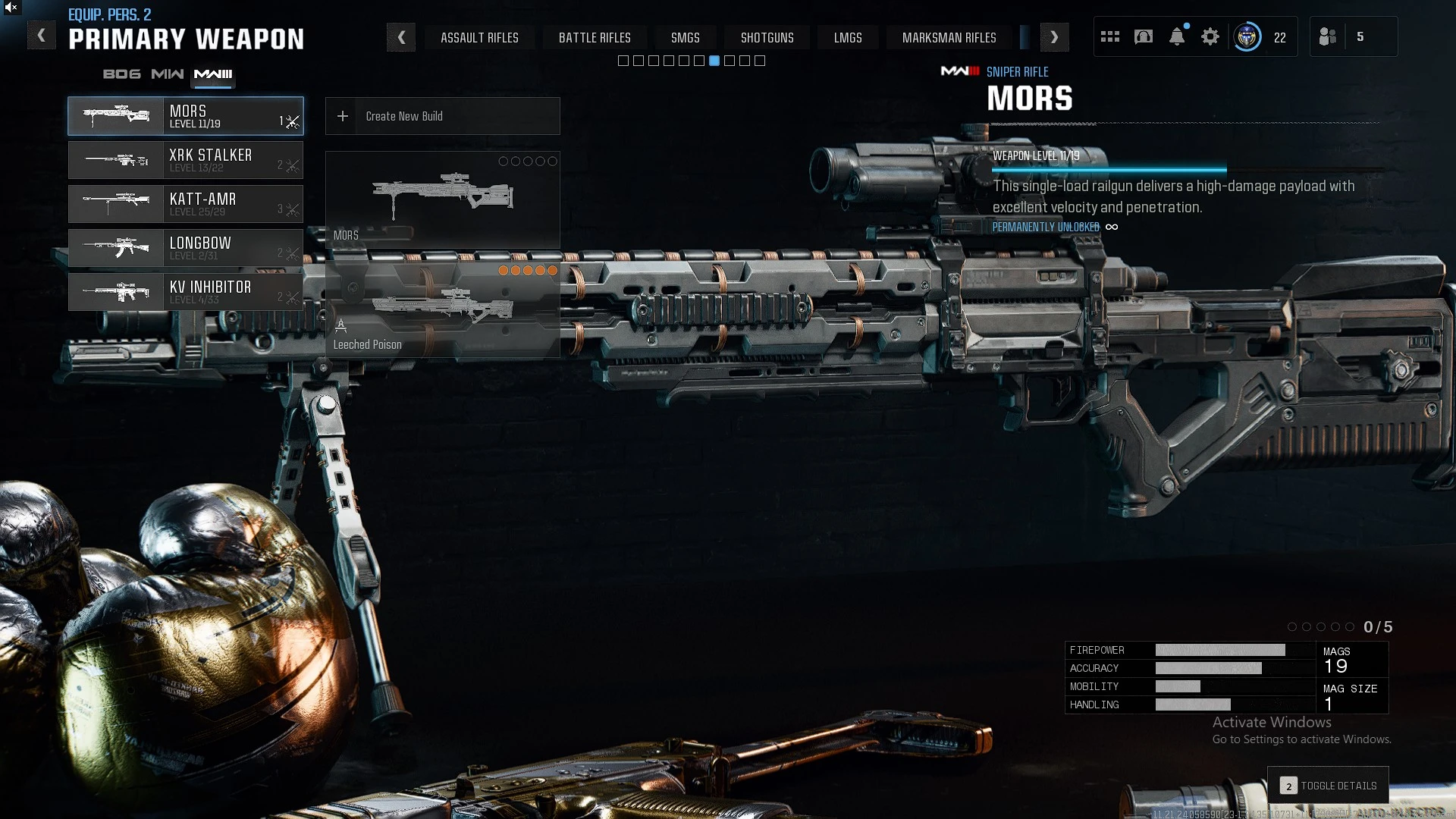Select the Leeched Poison blueprint build
This screenshot has height=819, width=1456.
coord(442,310)
